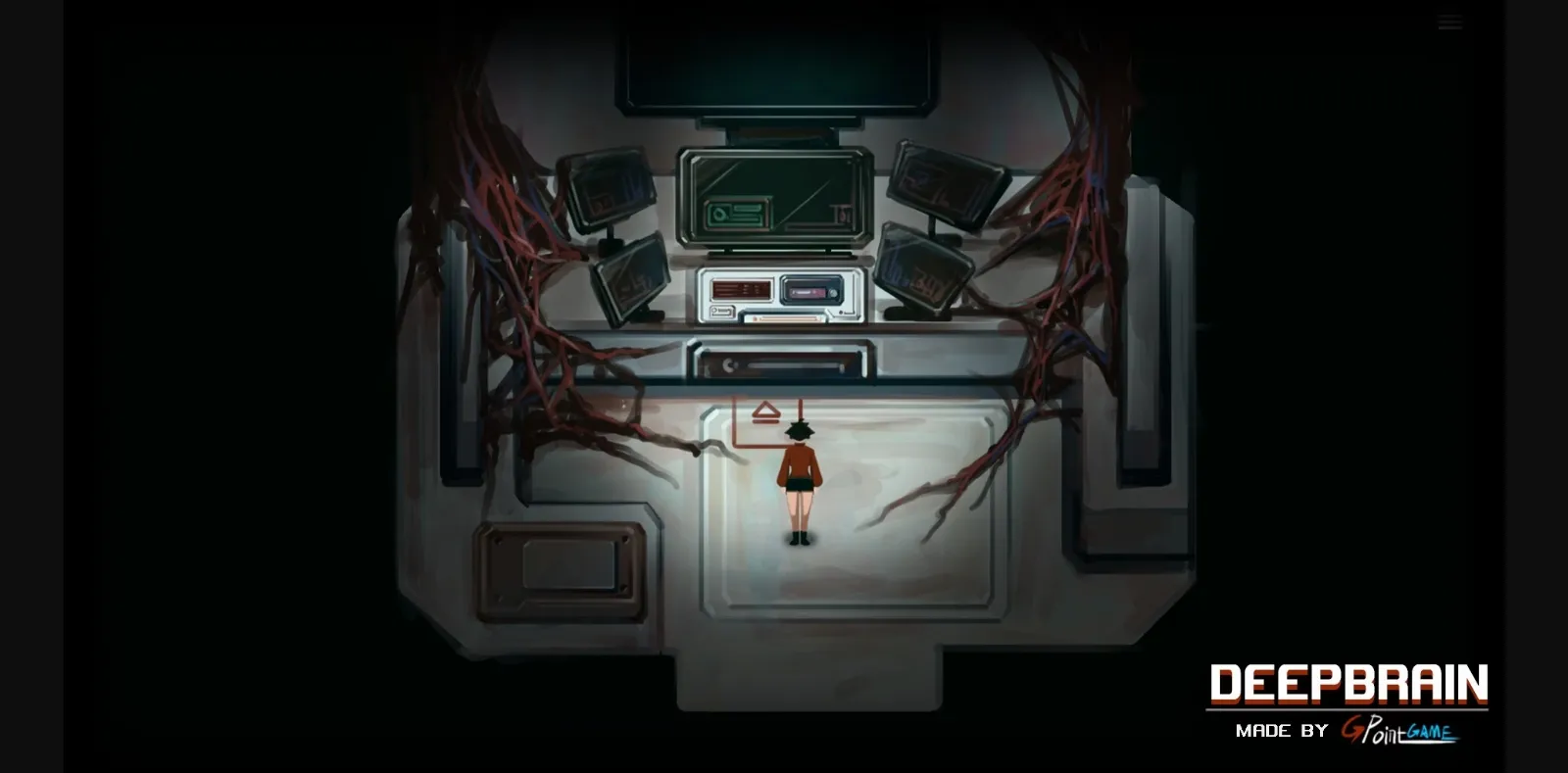Toggle the round indicator light on the console device
The image size is (1568, 773).
tap(833, 293)
